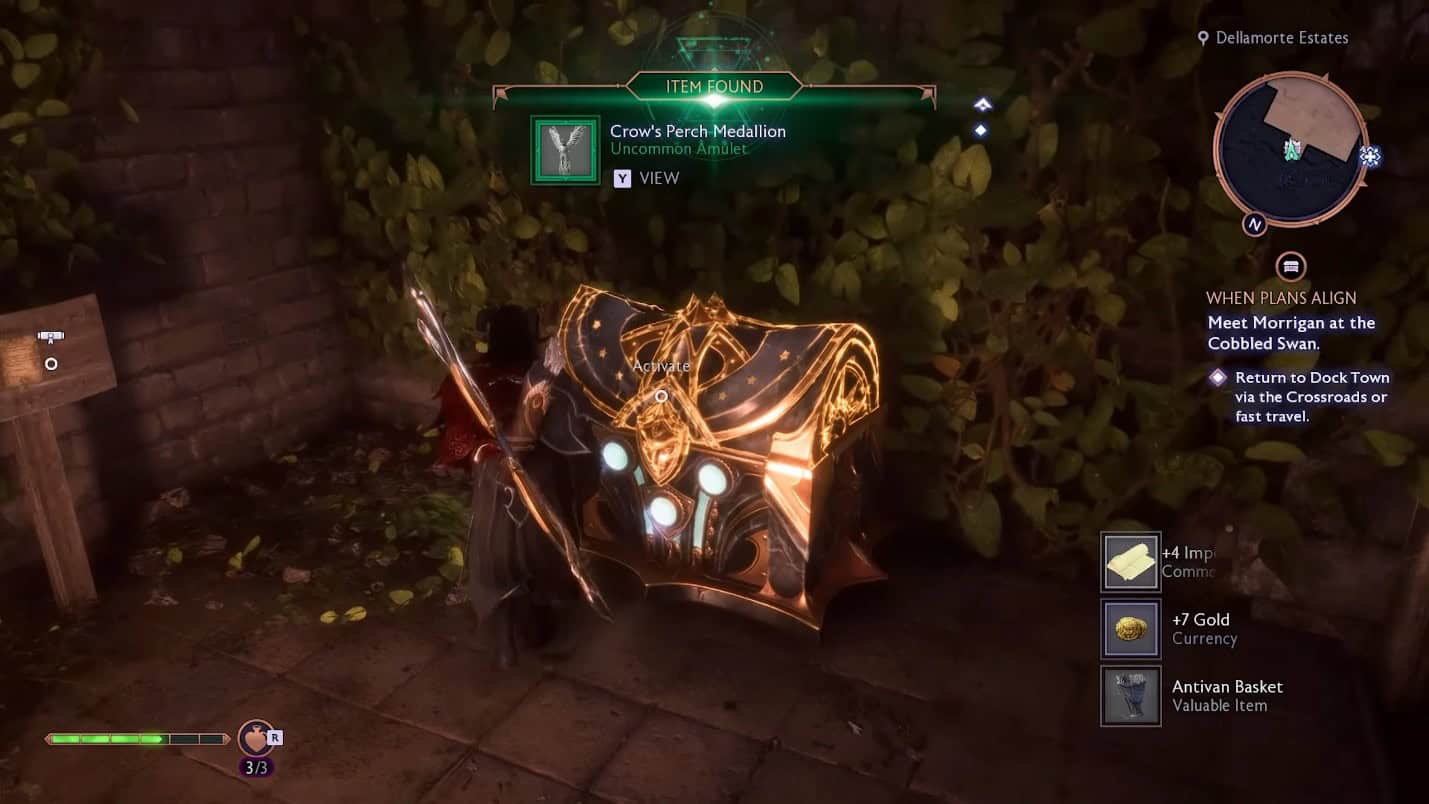The height and width of the screenshot is (804, 1429).
Task: Select the +7 Gold currency icon
Action: pyautogui.click(x=1130, y=628)
